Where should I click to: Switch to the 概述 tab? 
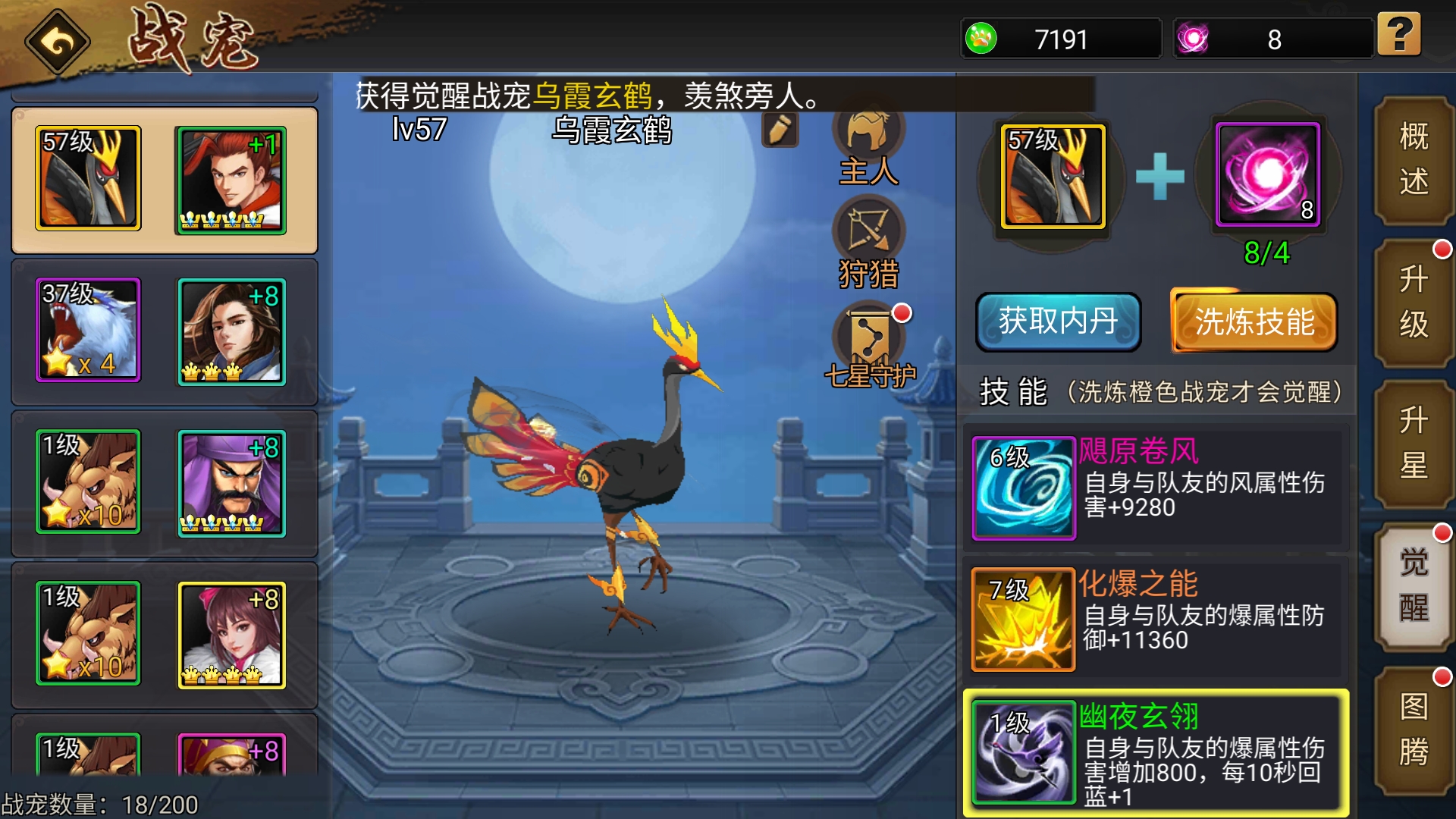point(1414,160)
